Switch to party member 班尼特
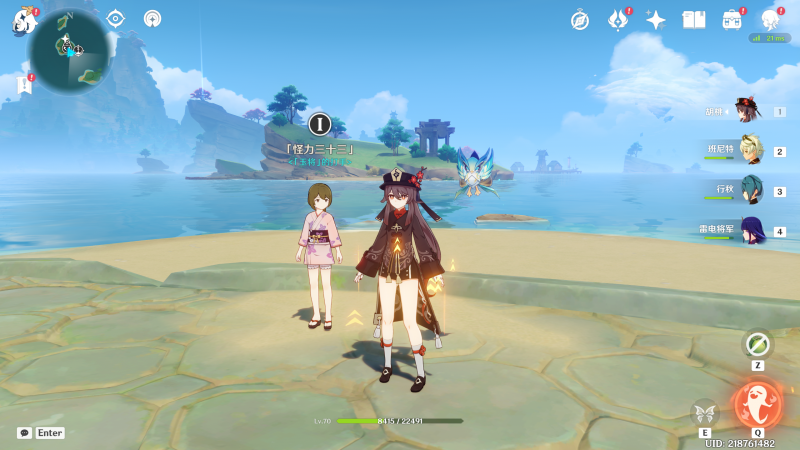Image resolution: width=800 pixels, height=450 pixels. 751,150
